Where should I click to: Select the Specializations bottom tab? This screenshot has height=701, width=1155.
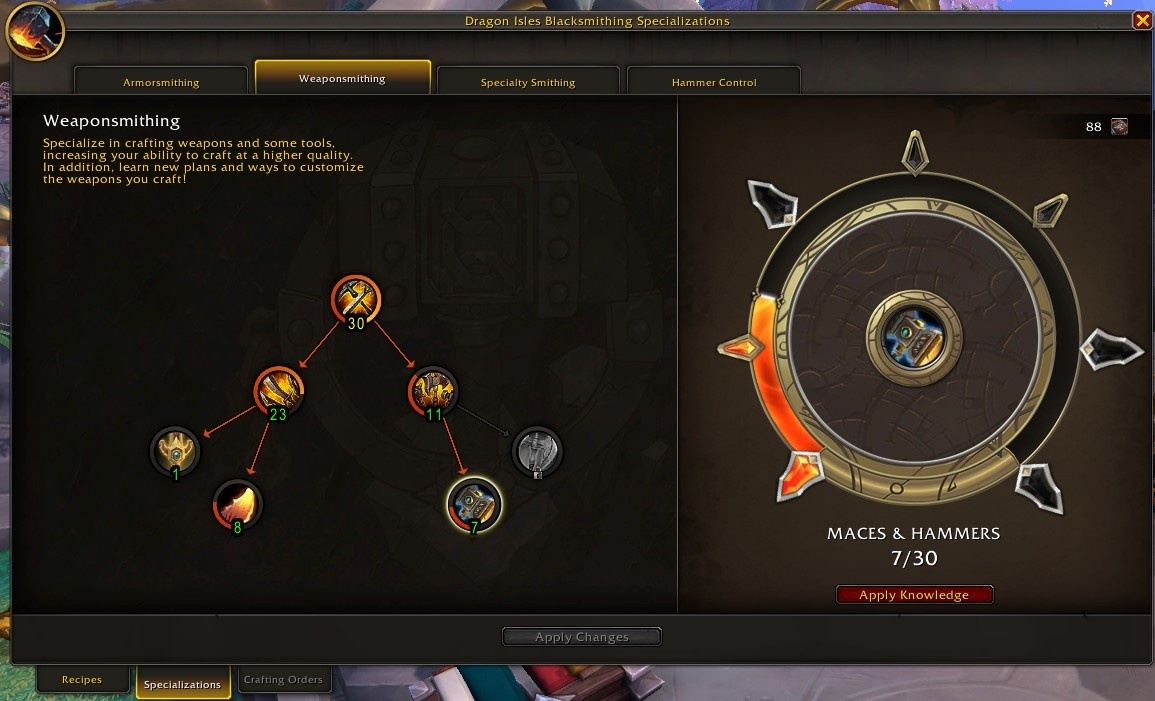click(182, 684)
